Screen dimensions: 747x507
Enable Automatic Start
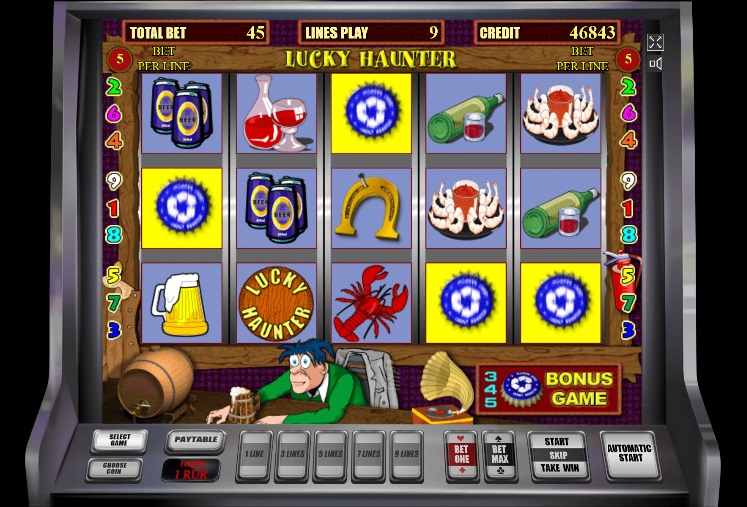pyautogui.click(x=629, y=455)
